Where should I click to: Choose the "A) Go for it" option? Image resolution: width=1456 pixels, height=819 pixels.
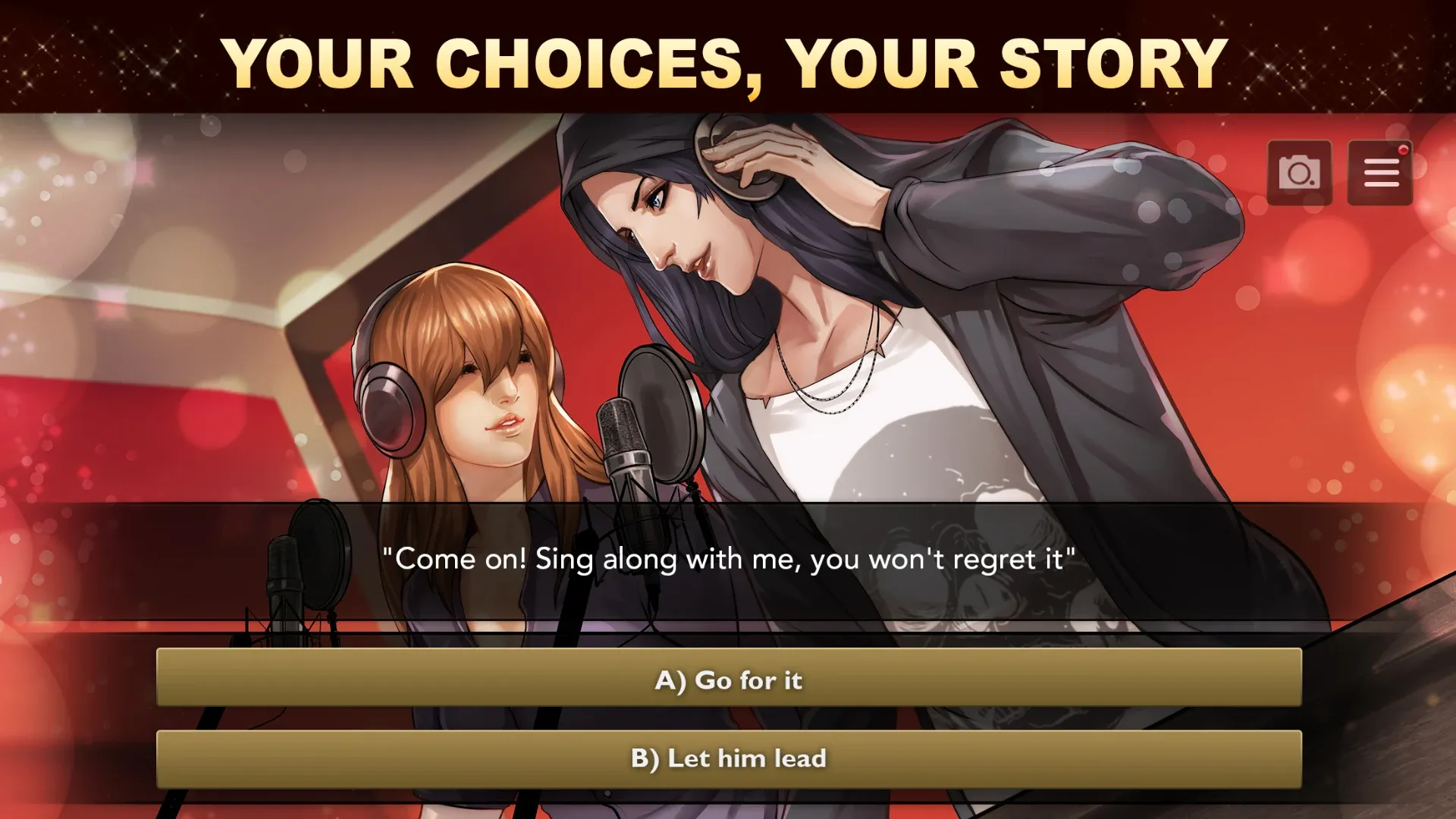pyautogui.click(x=728, y=679)
